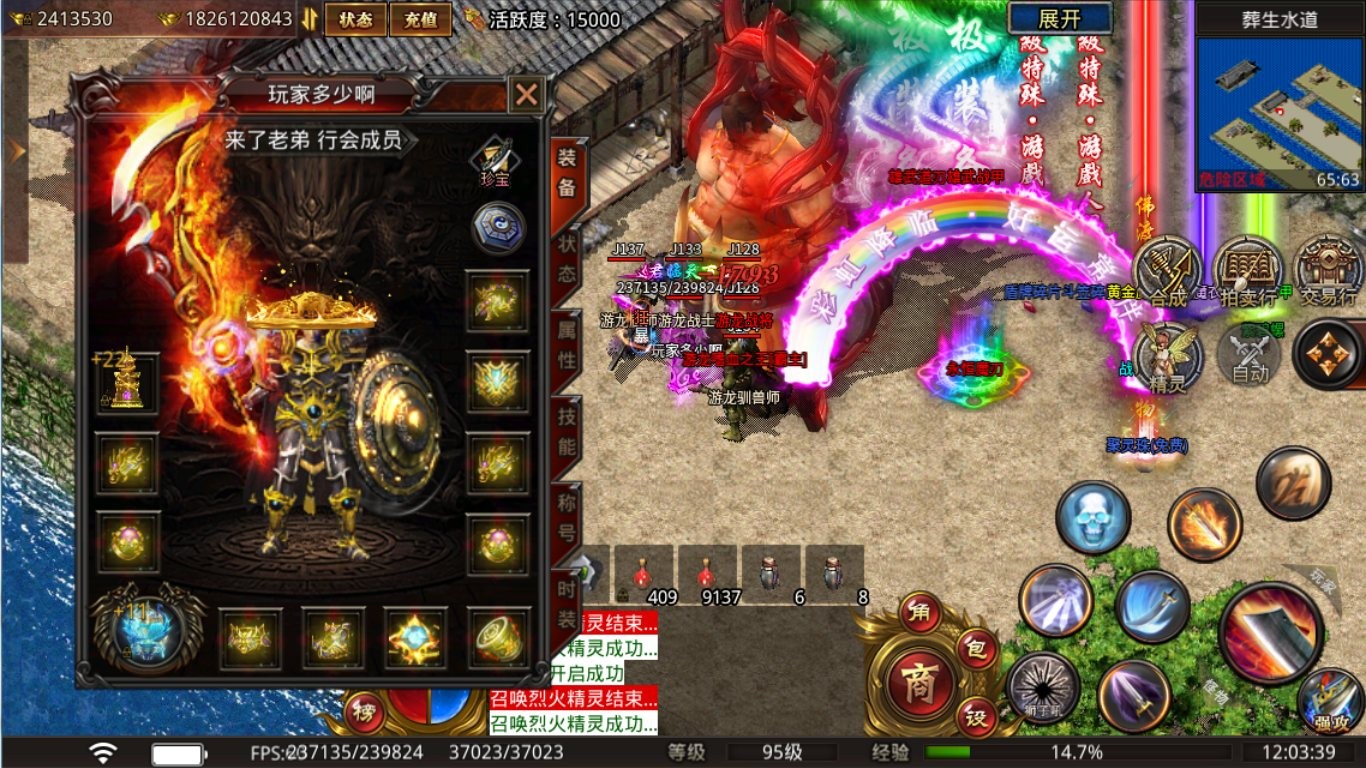Viewport: 1366px width, 768px height.
Task: Open the 珍宝 treasure icon
Action: (x=494, y=161)
